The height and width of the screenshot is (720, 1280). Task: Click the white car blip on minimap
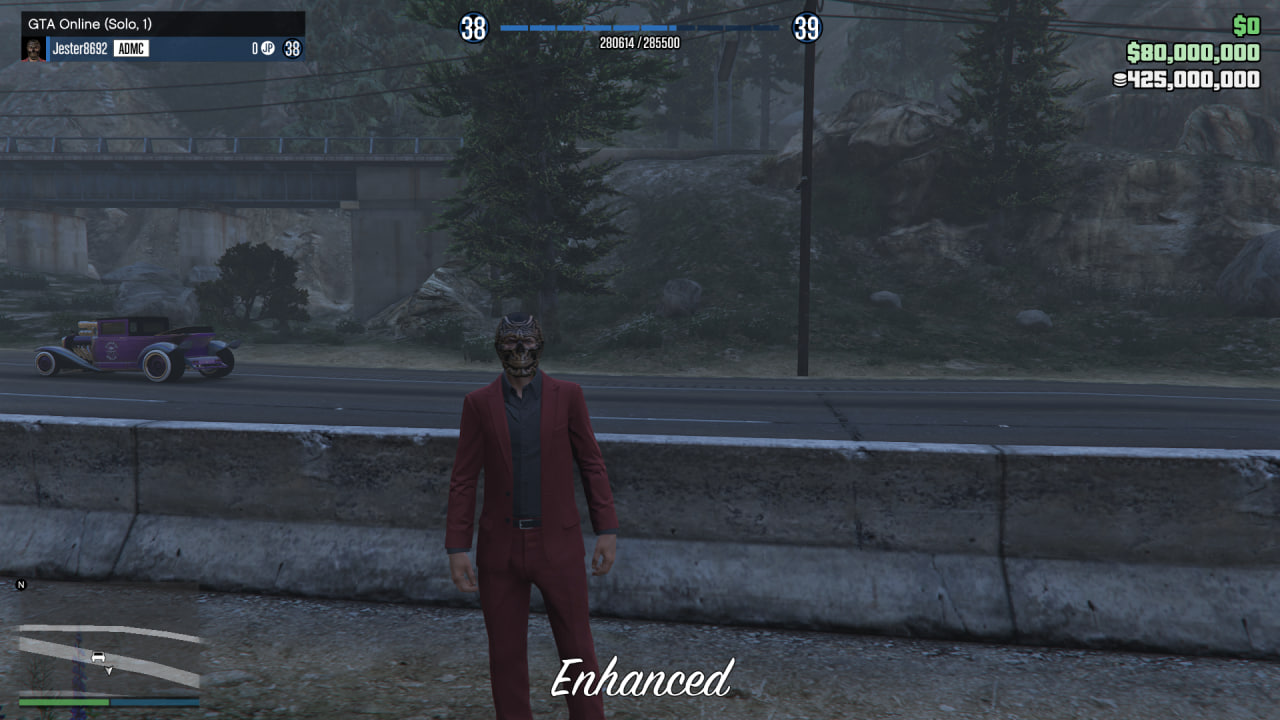98,656
